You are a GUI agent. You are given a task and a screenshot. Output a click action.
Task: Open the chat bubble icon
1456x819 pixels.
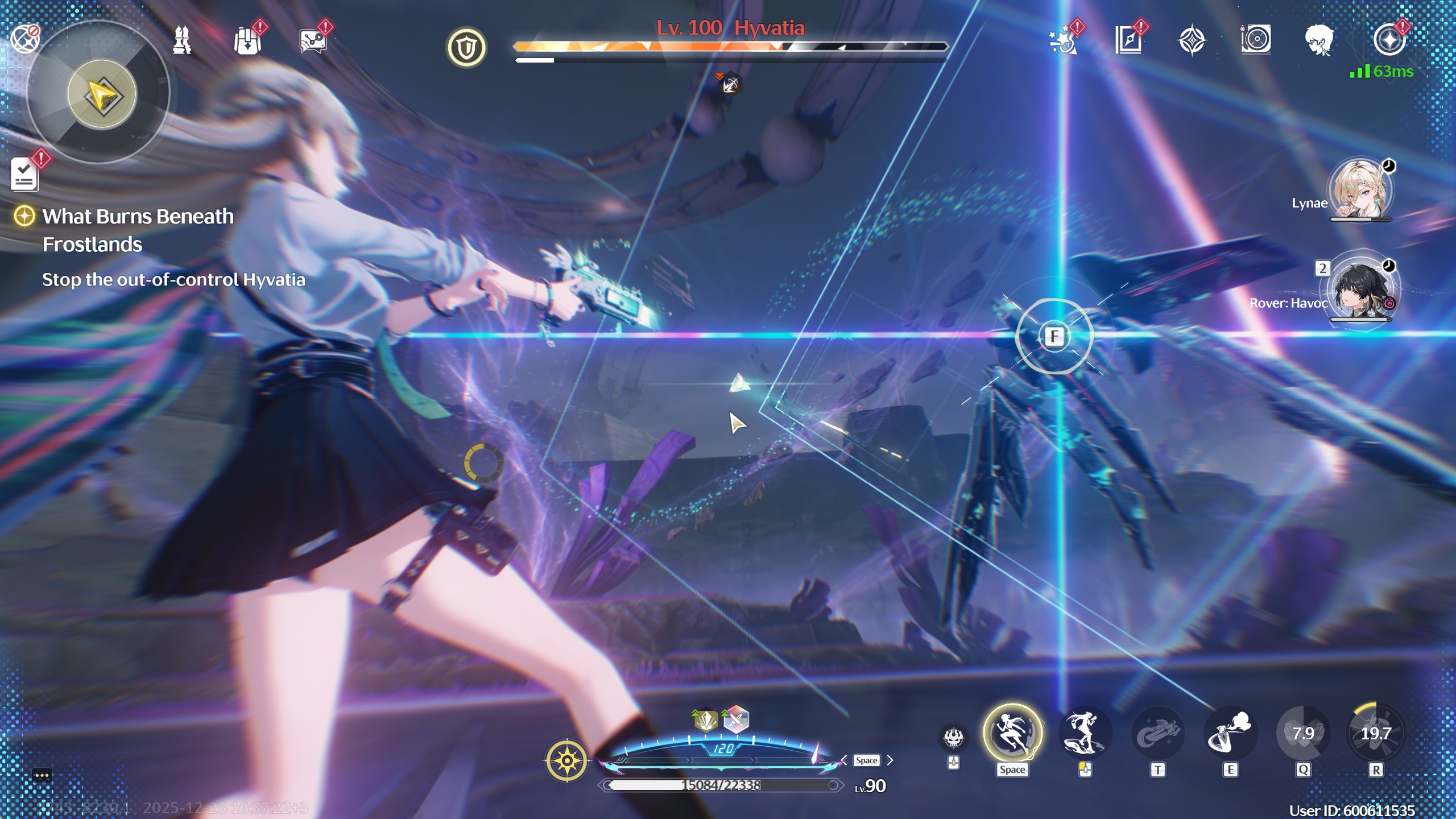(42, 775)
